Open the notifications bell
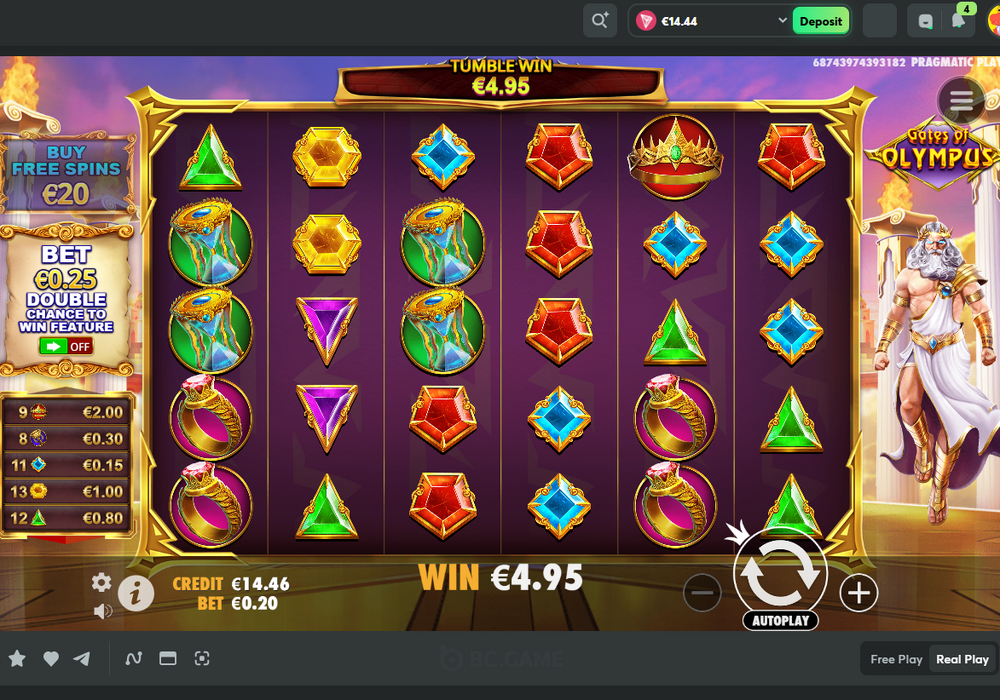This screenshot has width=1000, height=700. (958, 21)
